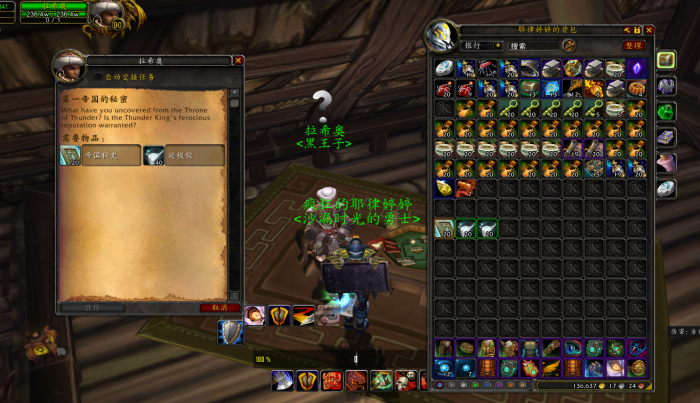700x403 pixels.
Task: Click the player portrait at top
Action: [x=105, y=13]
